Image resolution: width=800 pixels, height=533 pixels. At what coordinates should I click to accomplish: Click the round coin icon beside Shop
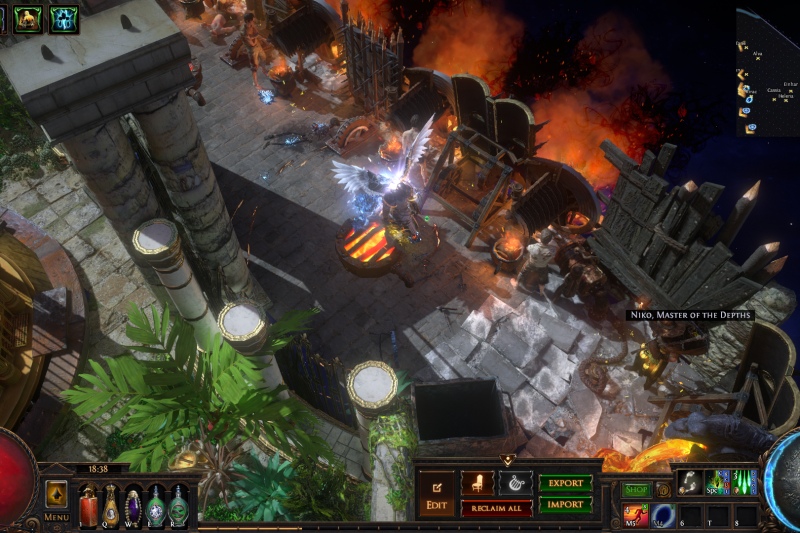[x=662, y=490]
